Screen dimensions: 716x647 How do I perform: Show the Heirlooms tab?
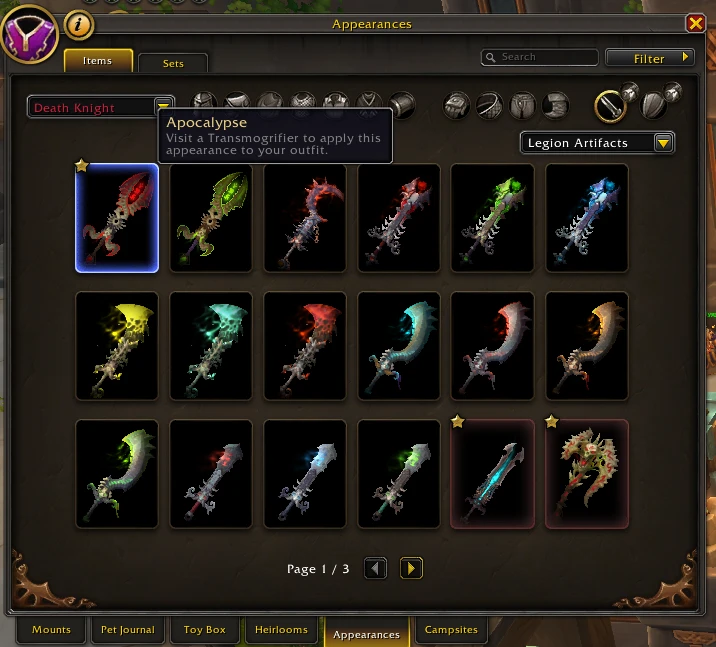(282, 630)
